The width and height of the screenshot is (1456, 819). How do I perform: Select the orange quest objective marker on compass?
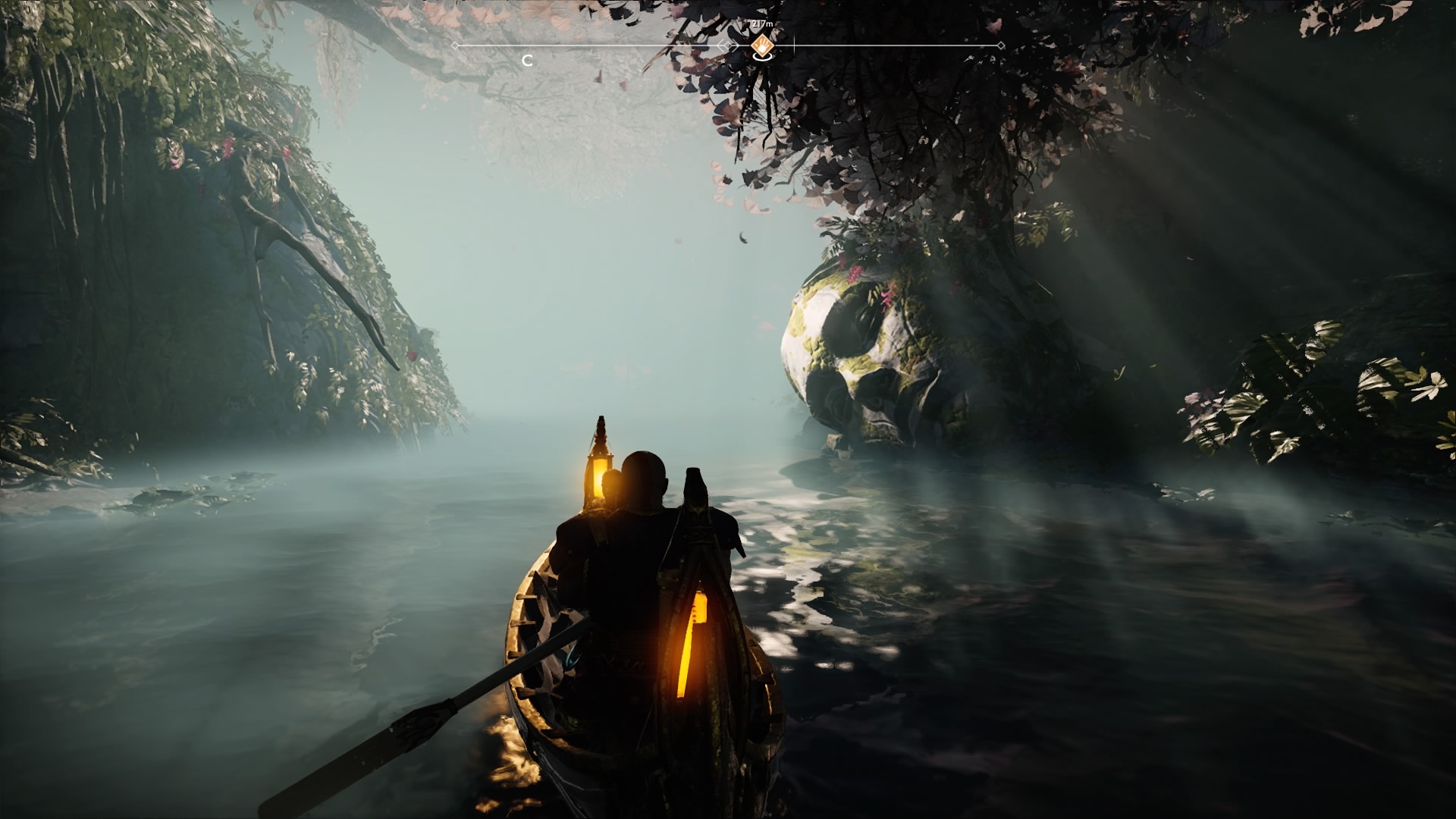point(761,47)
